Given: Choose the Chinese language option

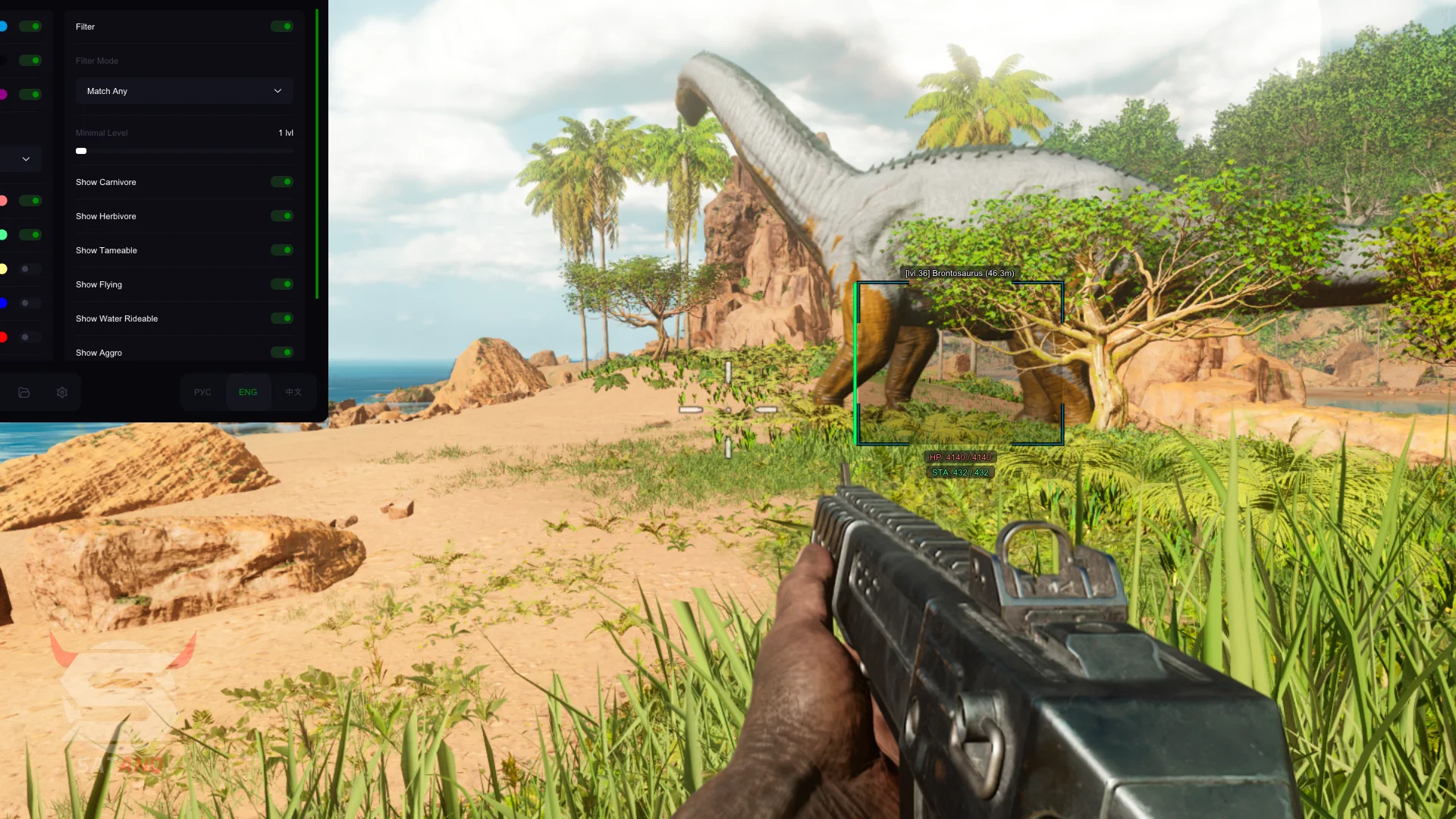Looking at the screenshot, I should [293, 392].
